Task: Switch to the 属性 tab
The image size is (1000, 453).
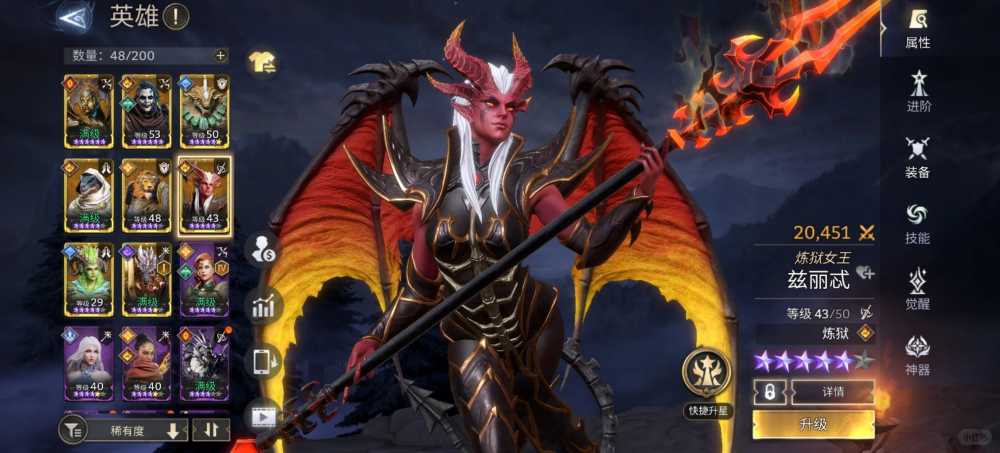Action: (x=917, y=28)
